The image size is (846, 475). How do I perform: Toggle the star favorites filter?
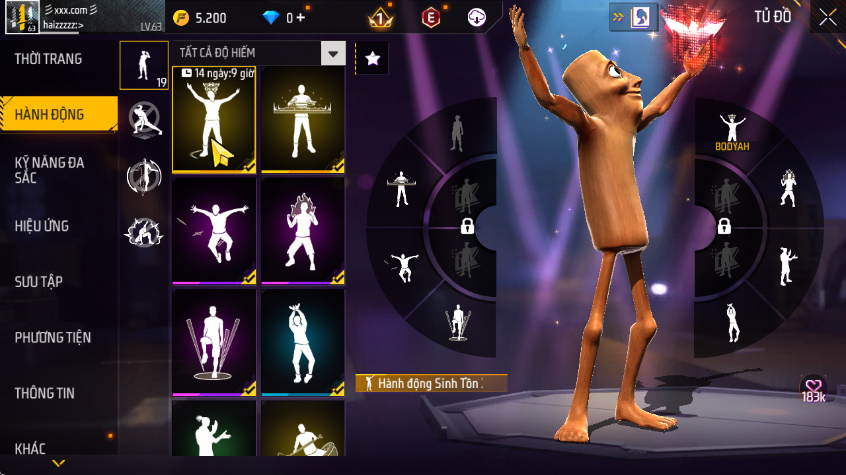[x=372, y=58]
